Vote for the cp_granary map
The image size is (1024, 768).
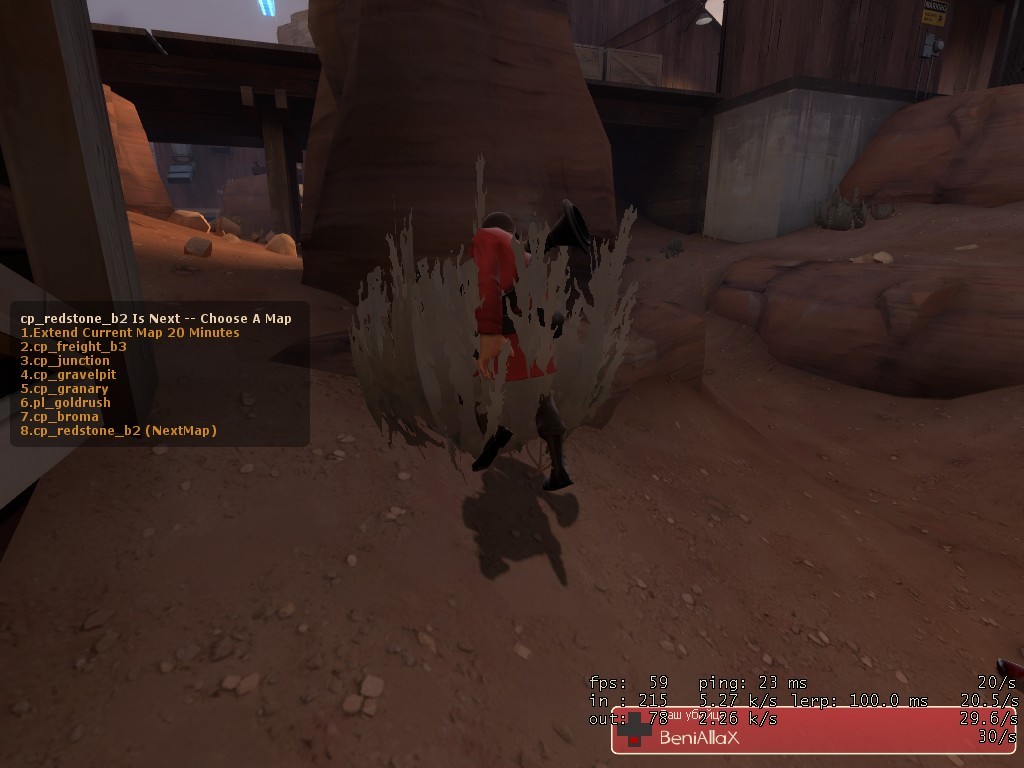(x=64, y=389)
